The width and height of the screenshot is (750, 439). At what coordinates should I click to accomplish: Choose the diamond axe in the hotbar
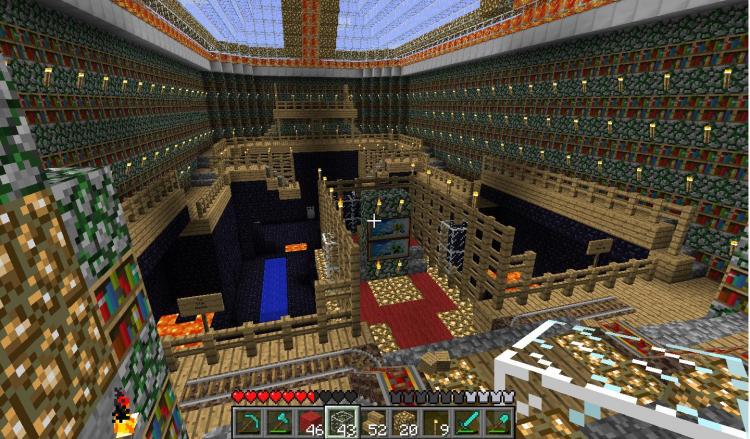coord(279,420)
